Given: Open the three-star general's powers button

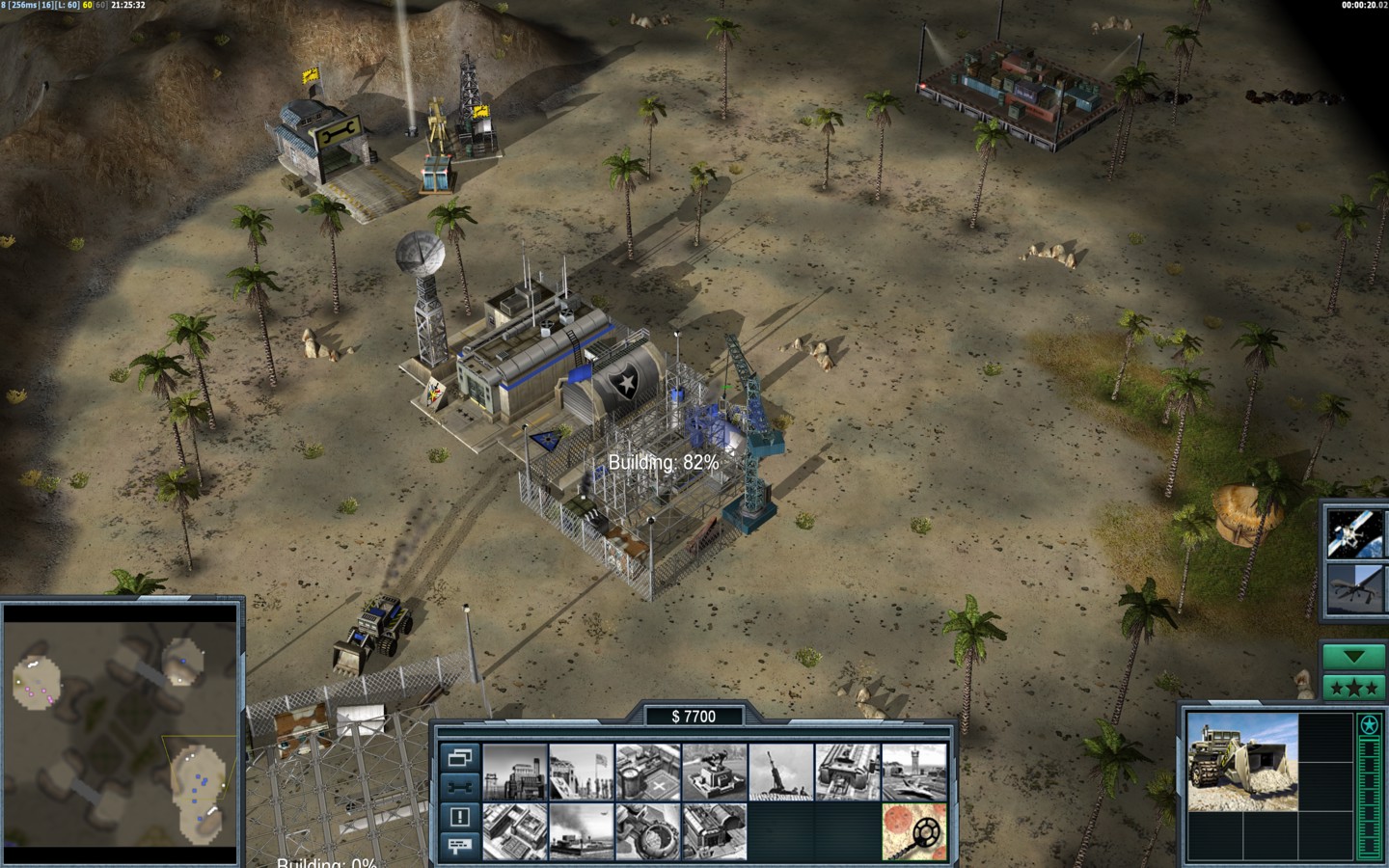Looking at the screenshot, I should pyautogui.click(x=1354, y=688).
